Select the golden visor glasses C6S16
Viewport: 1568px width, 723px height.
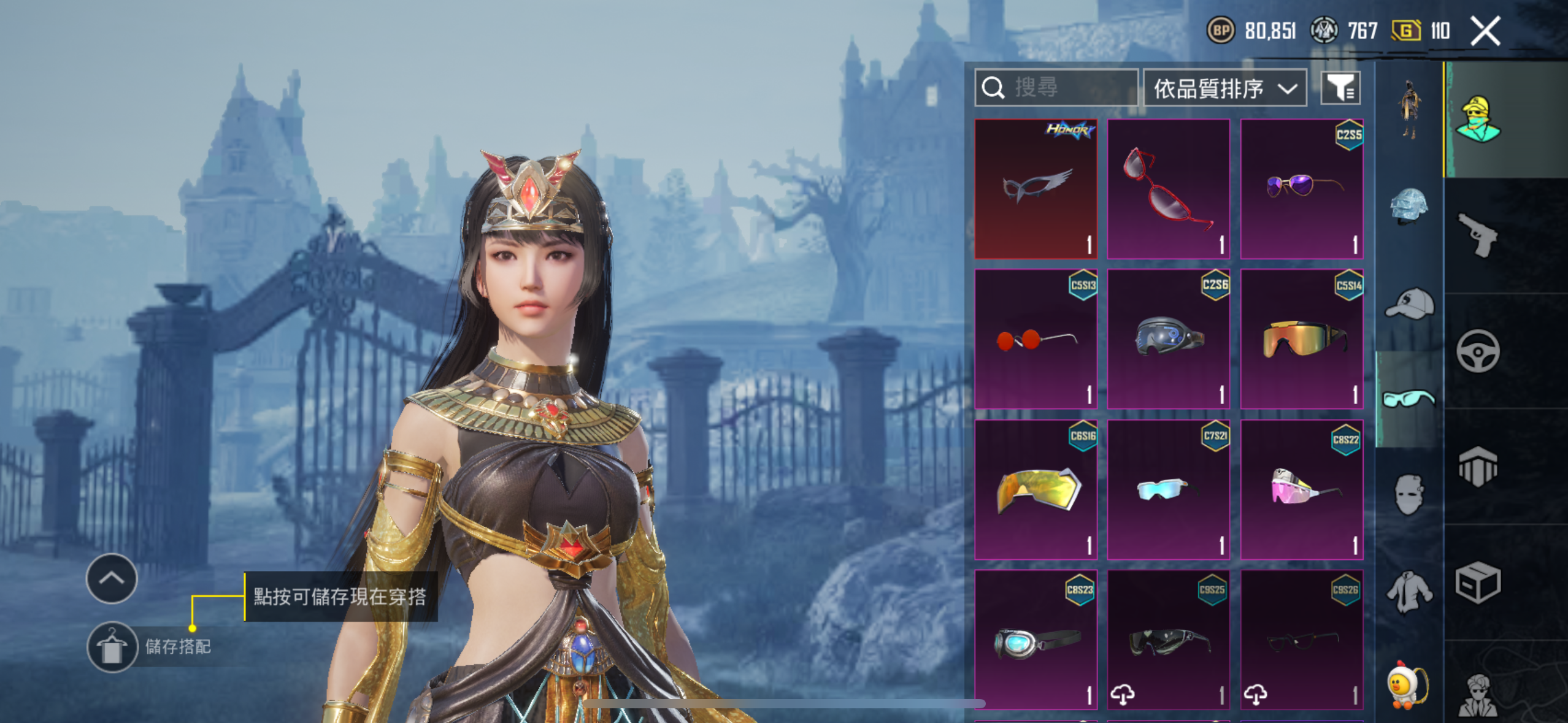coord(1036,489)
